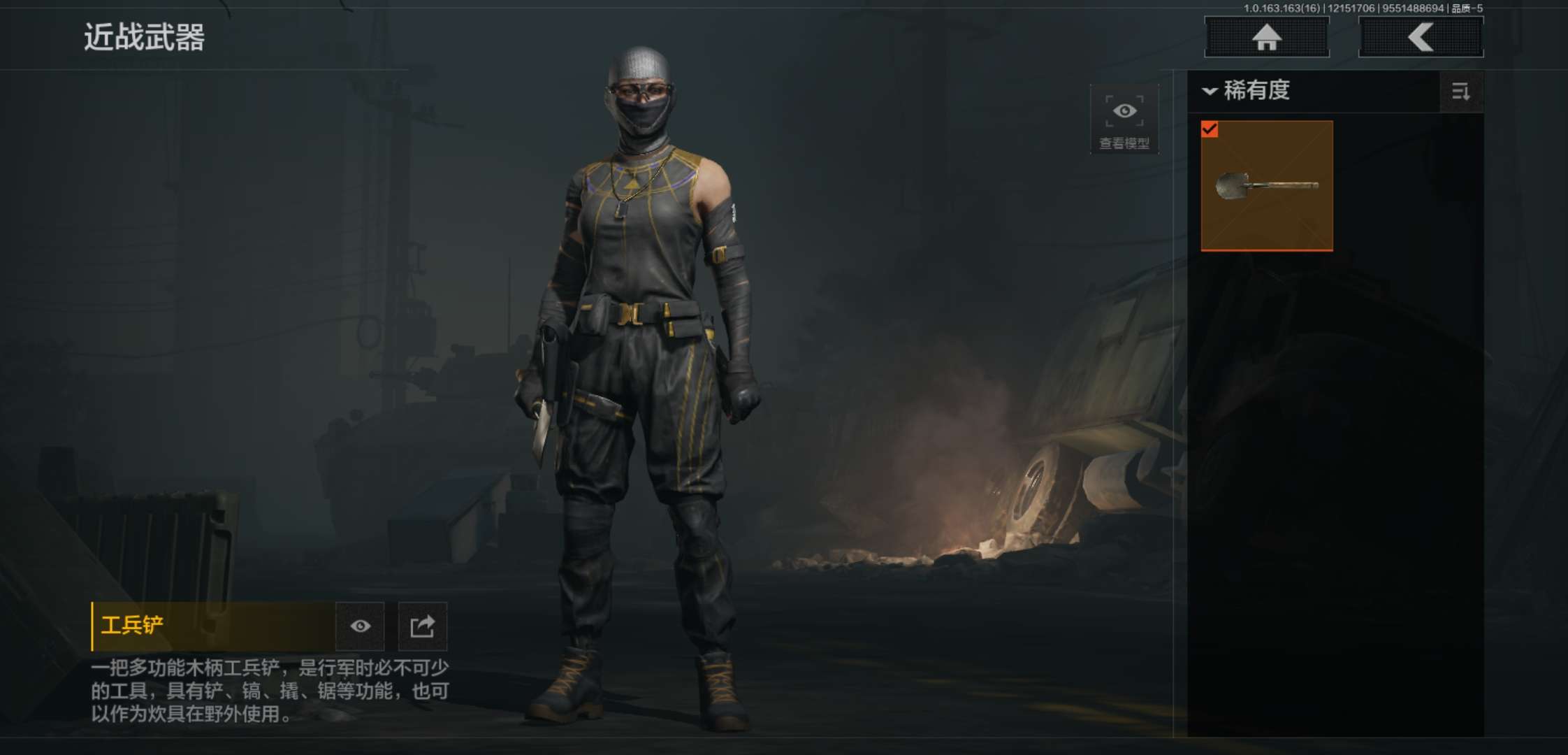Click the 查看模型 view model button

tap(1124, 120)
